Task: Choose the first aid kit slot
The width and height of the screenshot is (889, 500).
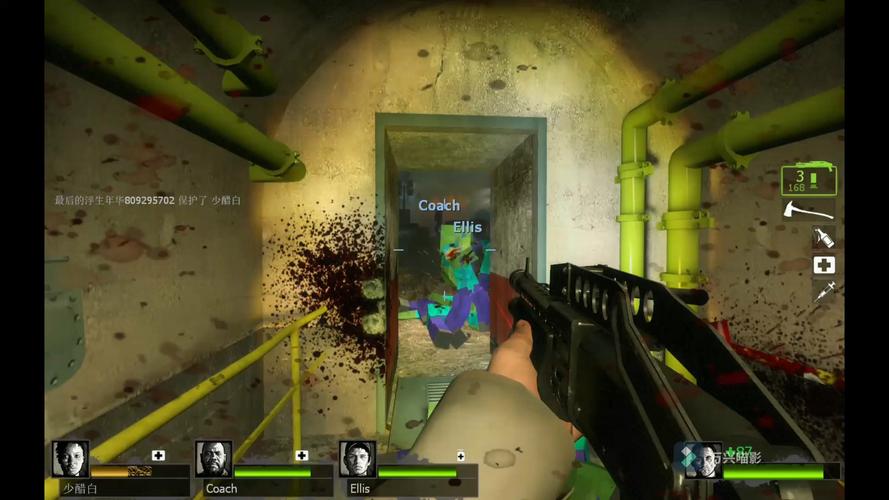Action: (x=823, y=264)
